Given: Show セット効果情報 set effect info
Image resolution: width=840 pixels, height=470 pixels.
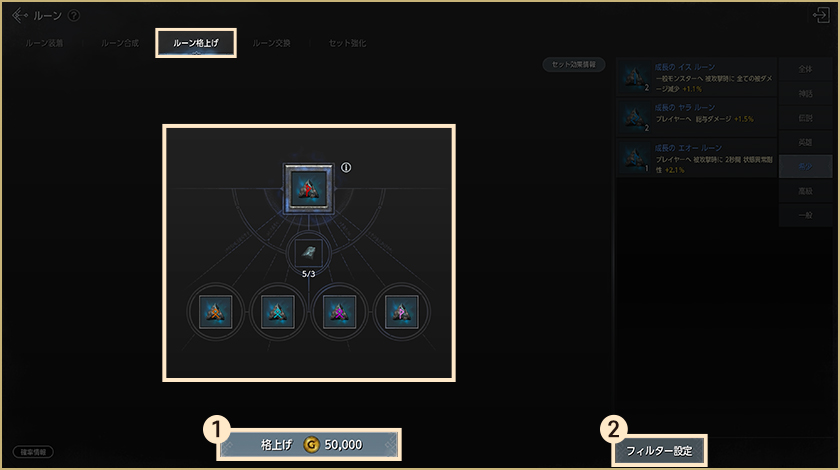Looking at the screenshot, I should (x=575, y=64).
